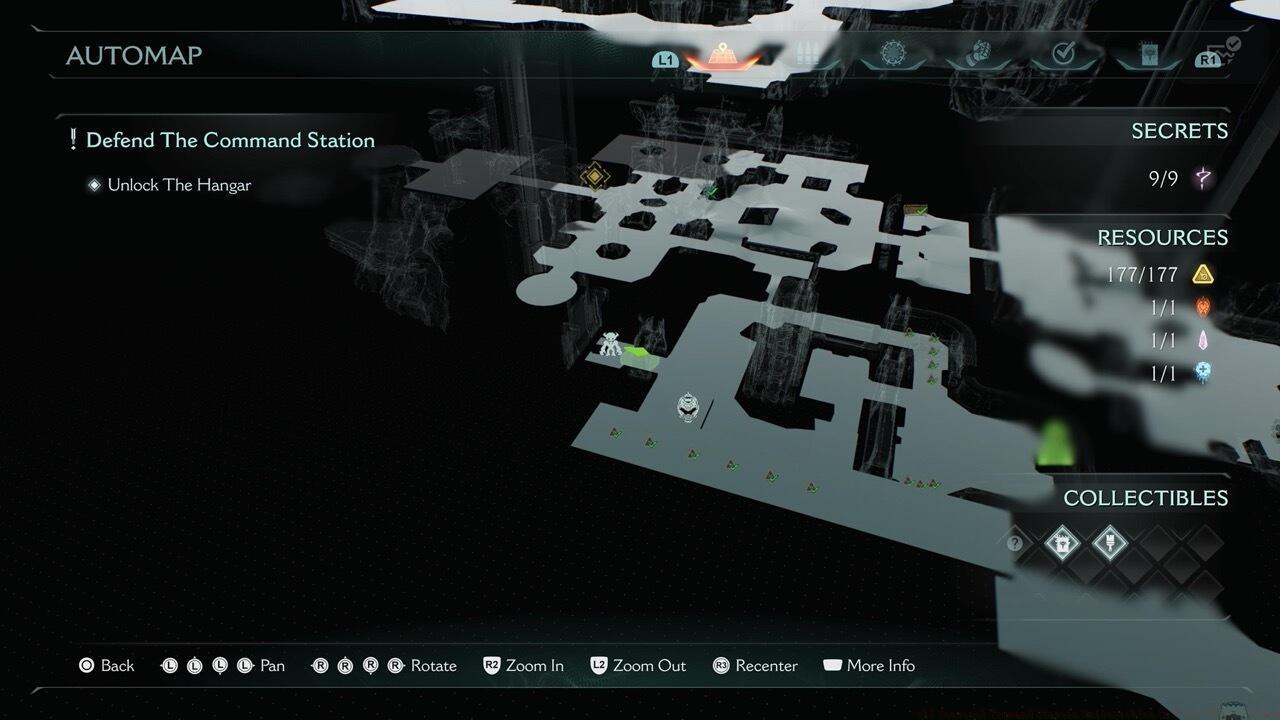Screen dimensions: 1280x720
Task: Click the purple secrets icon
Action: click(1203, 179)
